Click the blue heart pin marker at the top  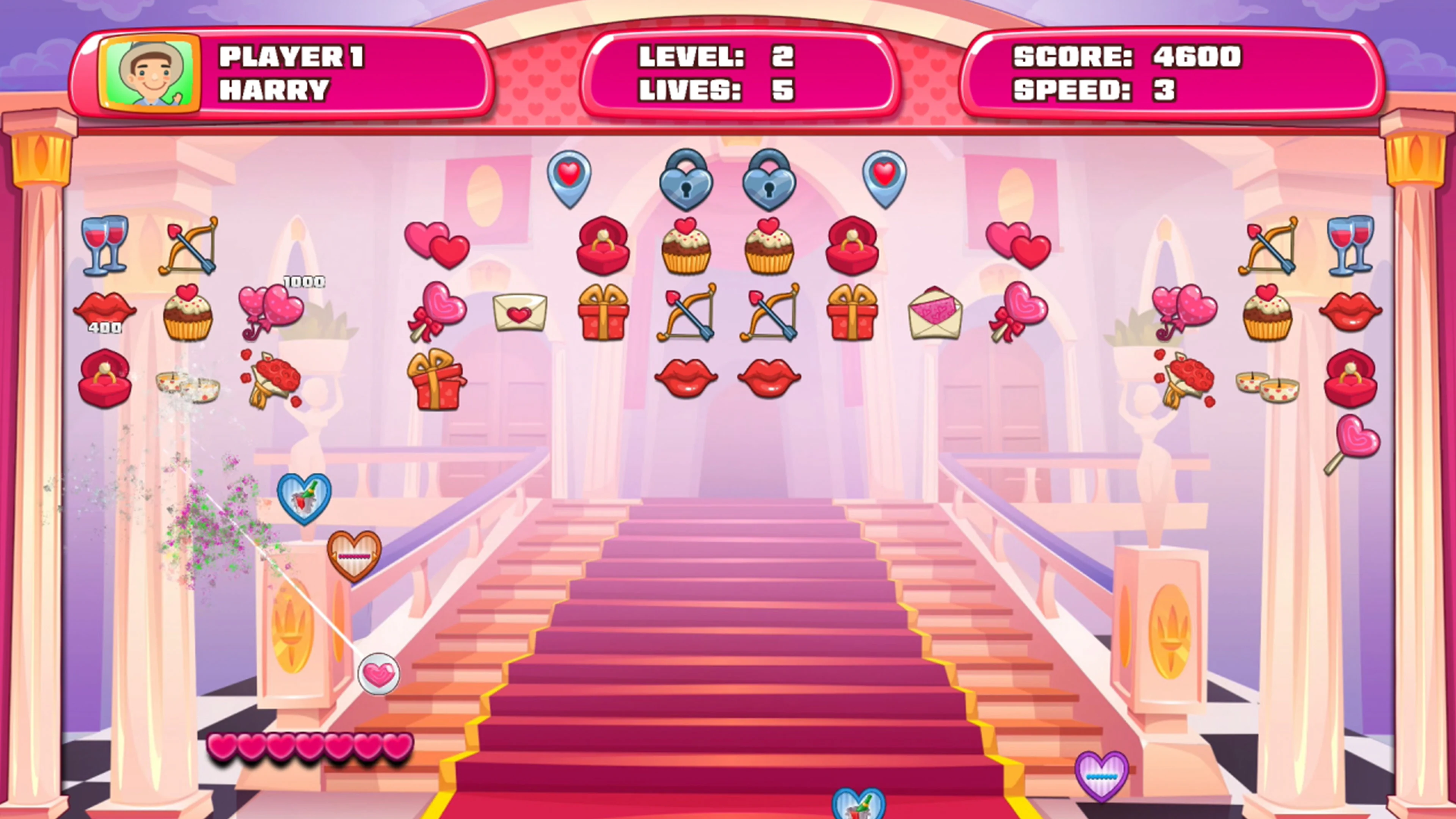[570, 178]
